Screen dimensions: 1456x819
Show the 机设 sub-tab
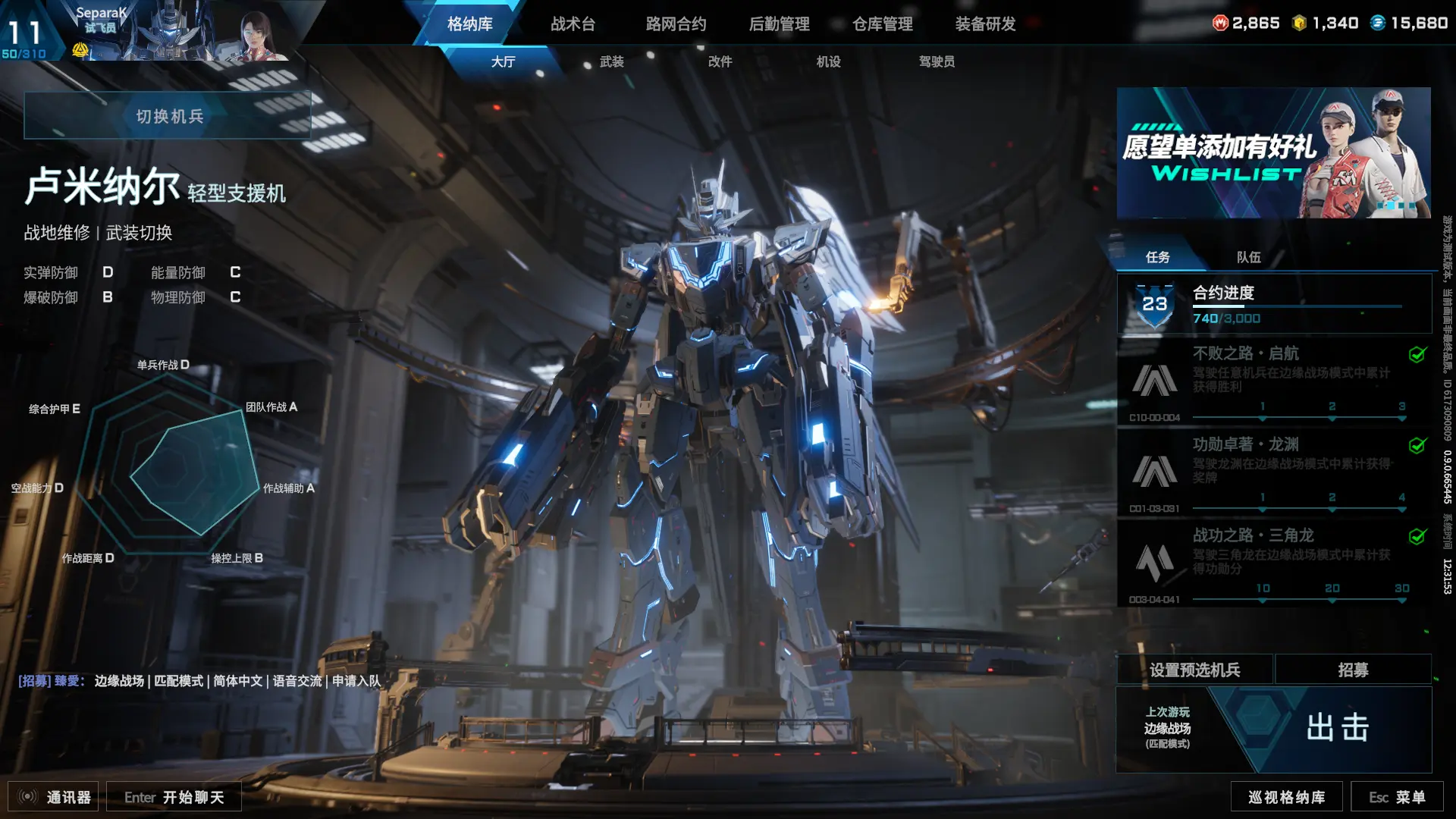[x=828, y=62]
